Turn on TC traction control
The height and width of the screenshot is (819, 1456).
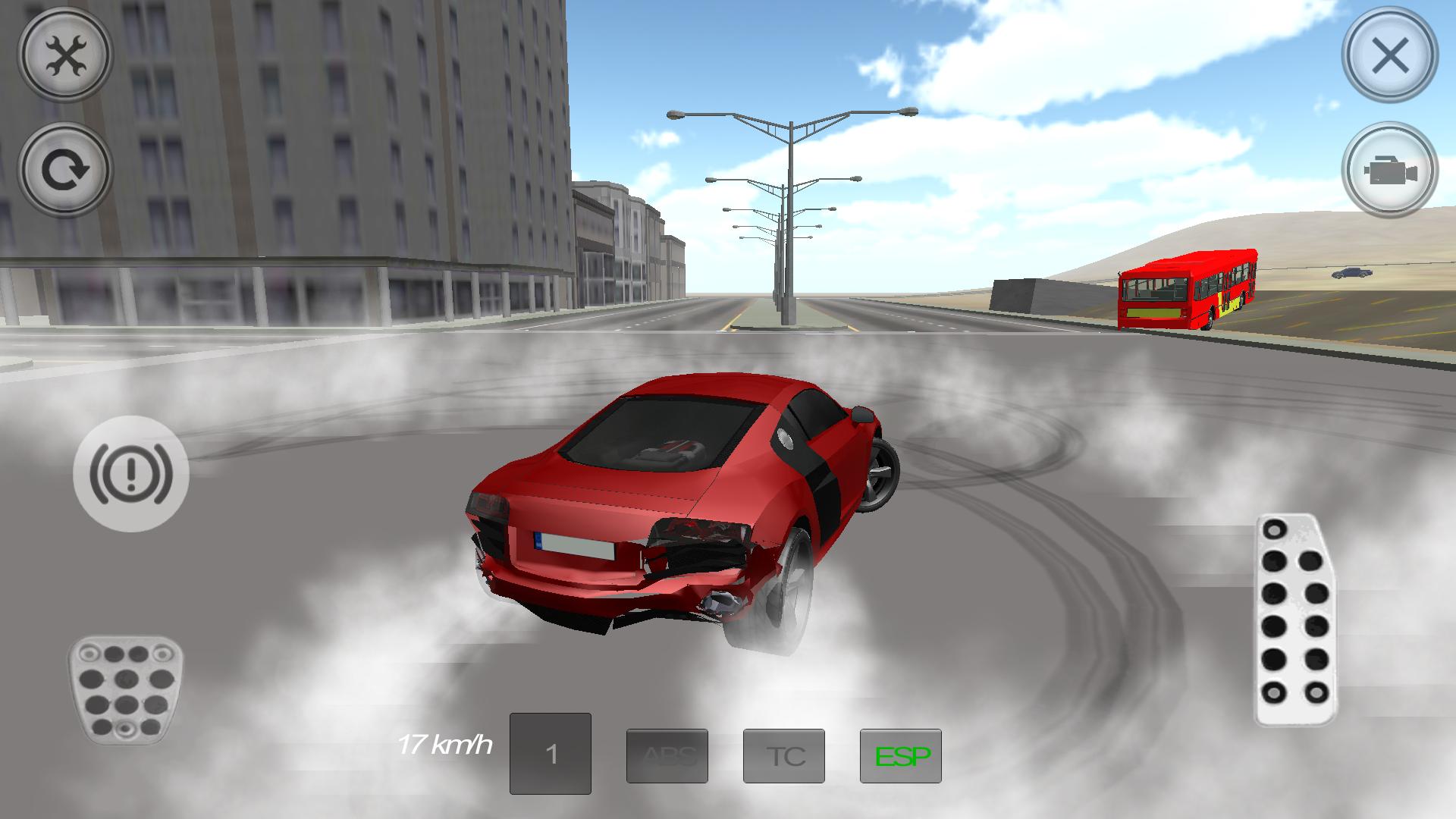pos(785,755)
